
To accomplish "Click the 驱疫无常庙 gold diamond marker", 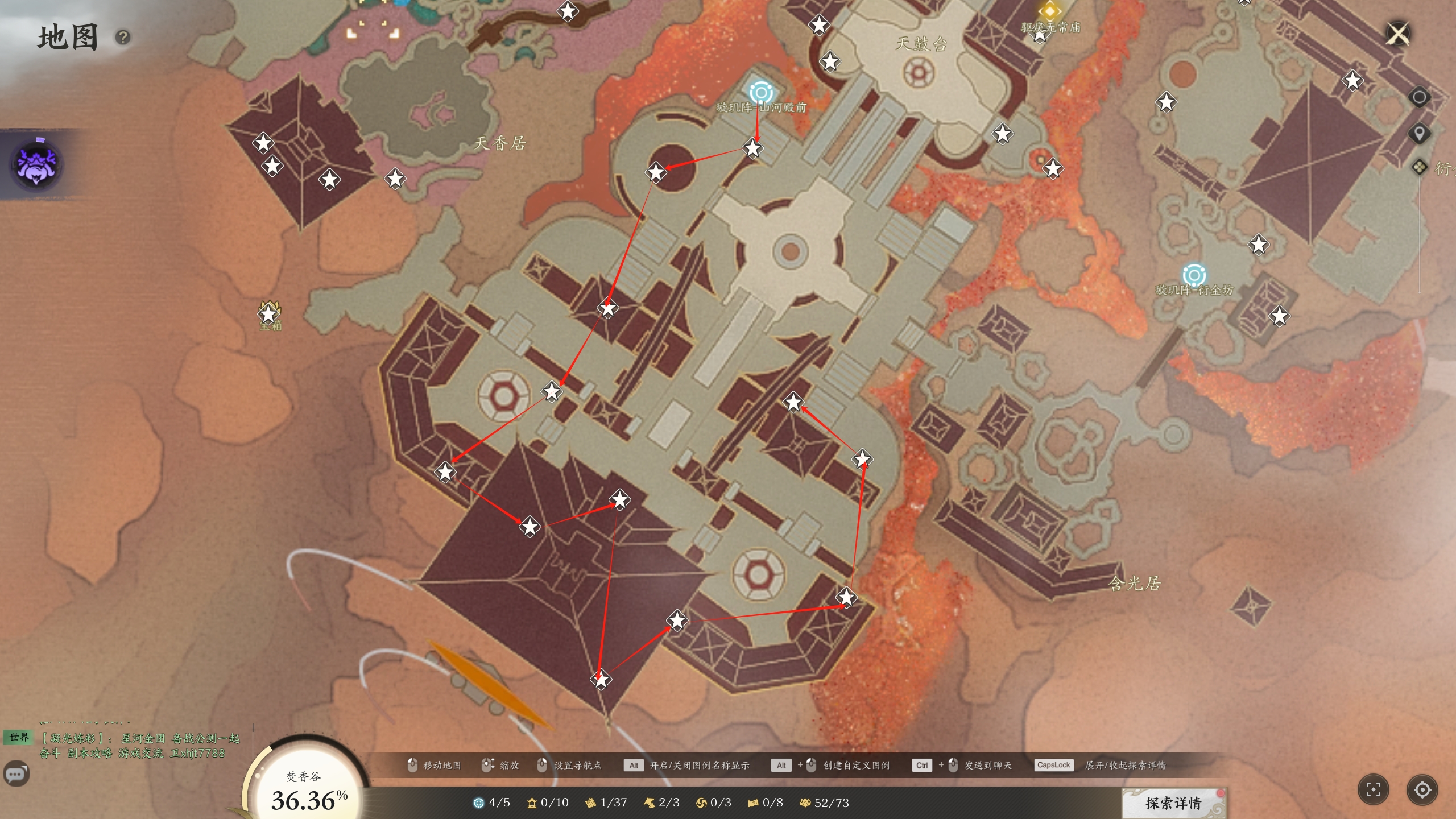I will [x=1049, y=11].
